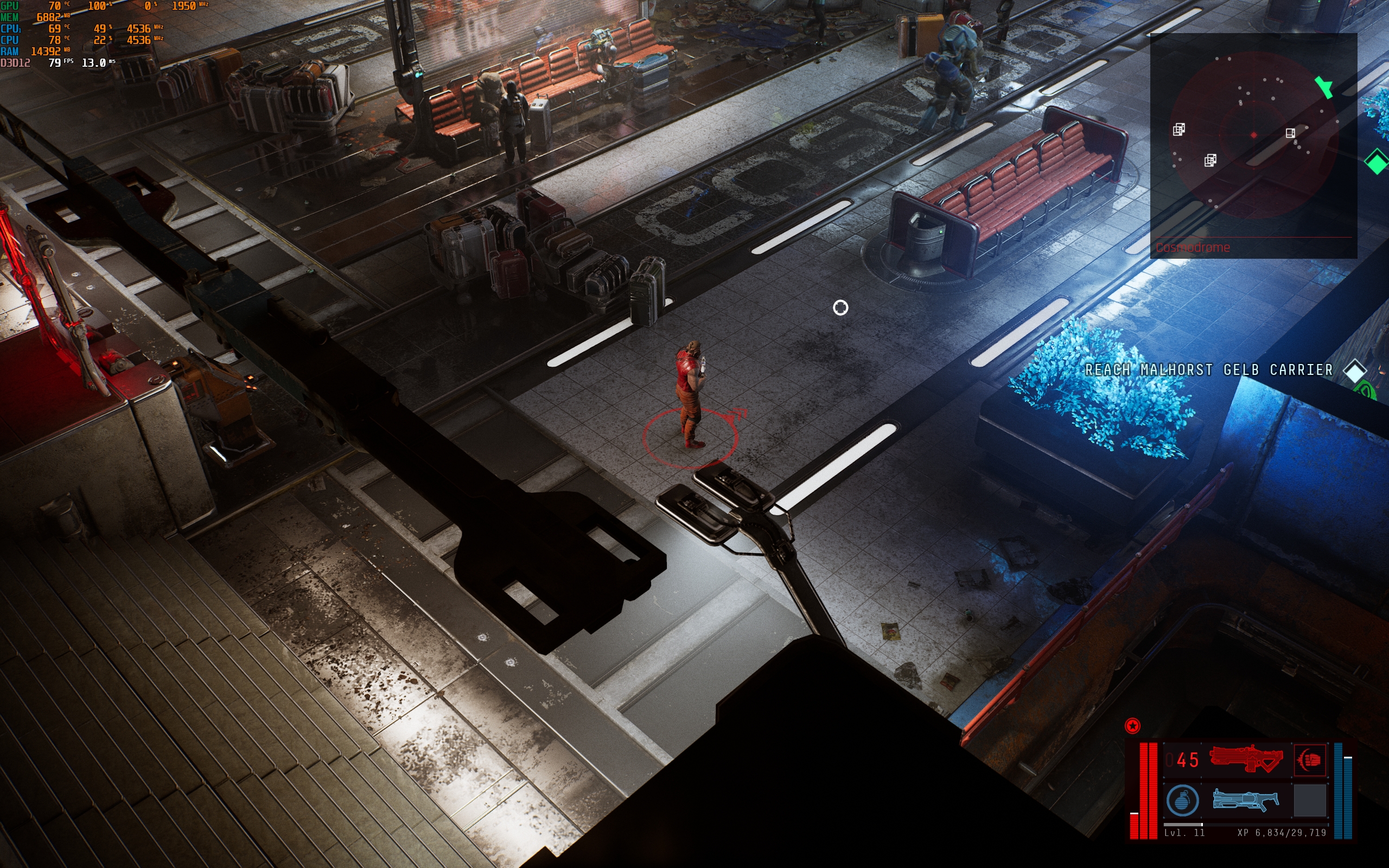1389x868 pixels.
Task: Click the Reach Malhorst Gelb Carrier objective
Action: [x=1209, y=371]
